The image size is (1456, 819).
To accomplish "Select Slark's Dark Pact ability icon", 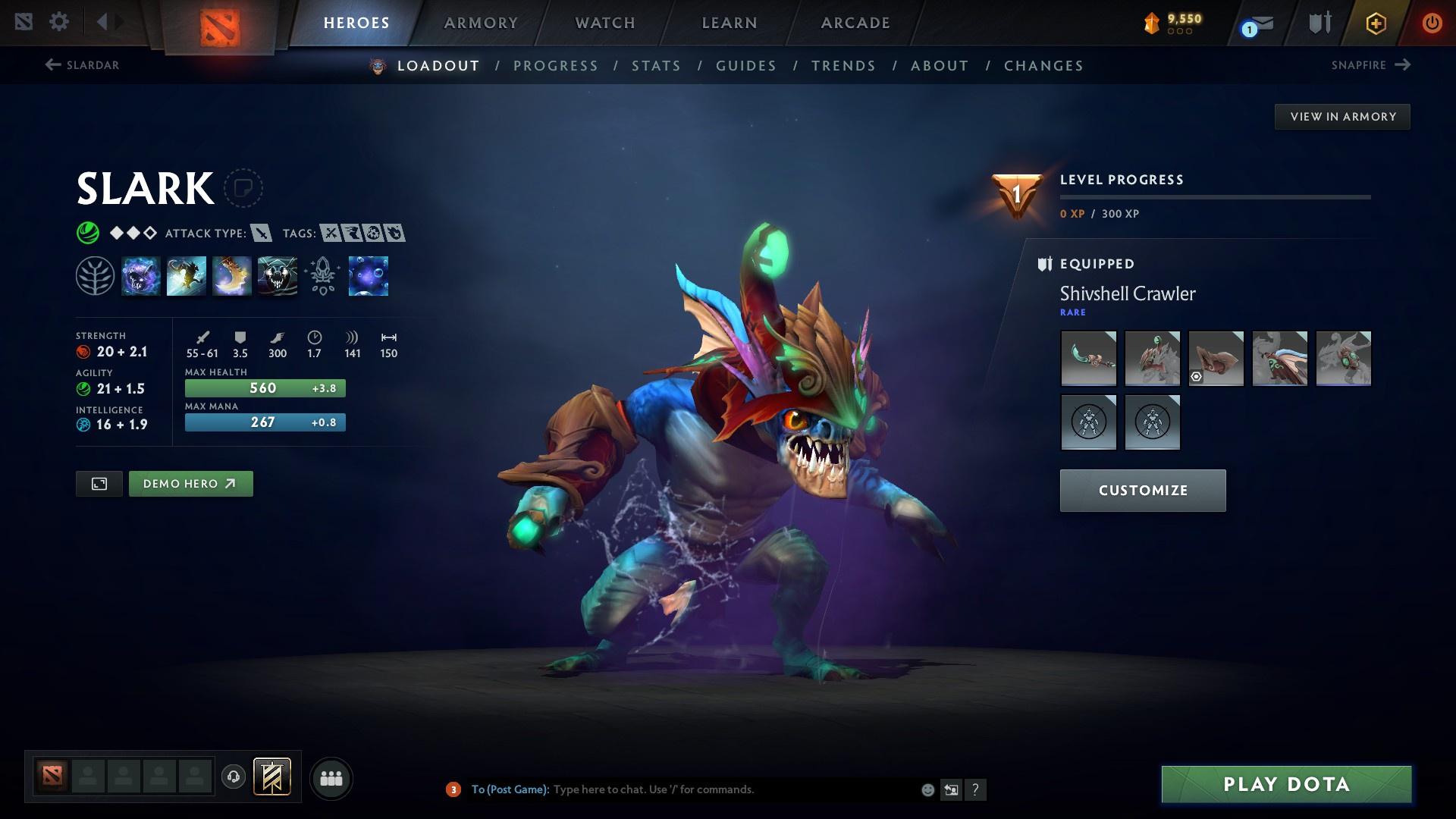I will click(x=141, y=276).
